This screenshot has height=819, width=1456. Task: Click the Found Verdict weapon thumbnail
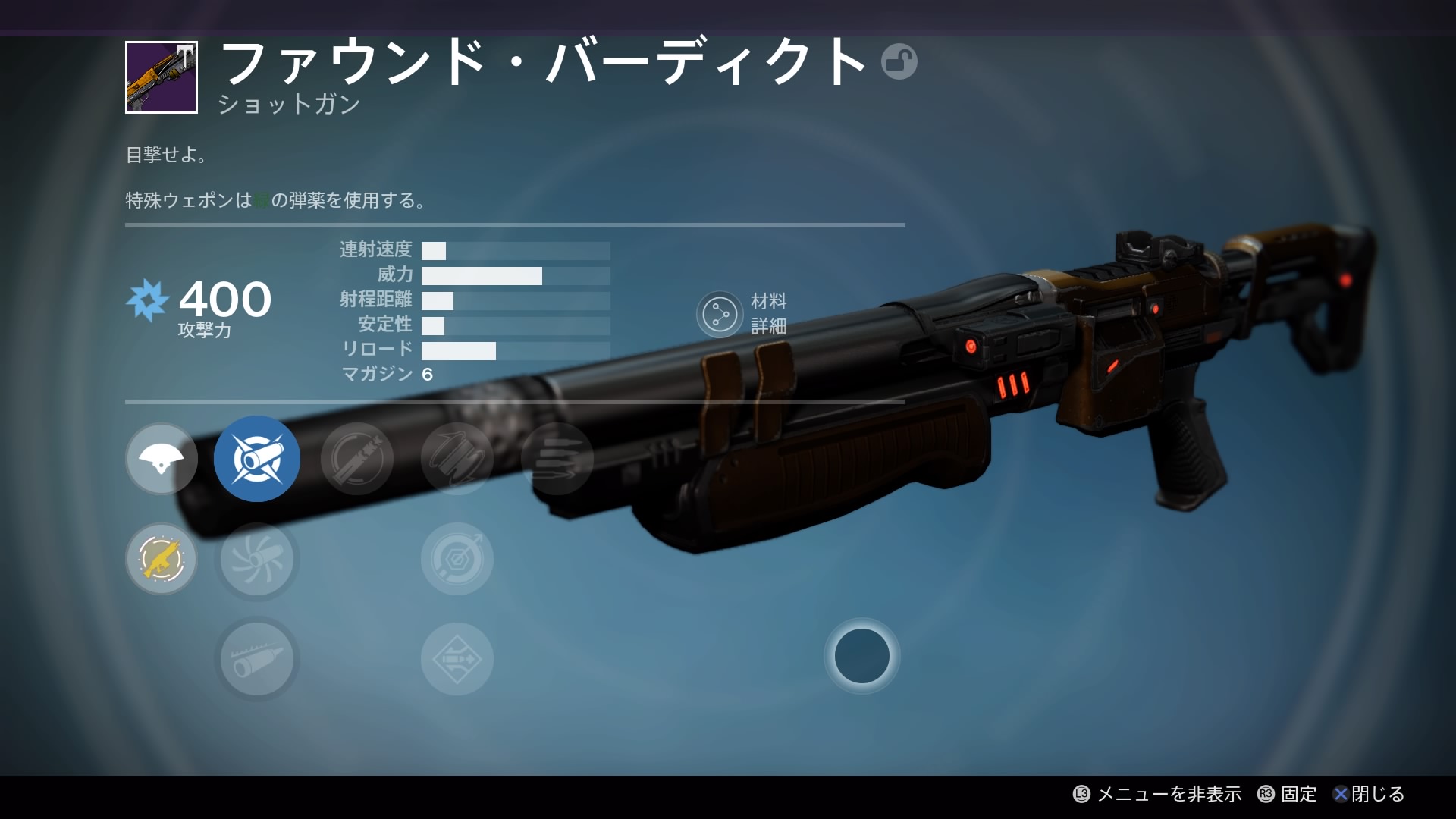click(x=162, y=77)
